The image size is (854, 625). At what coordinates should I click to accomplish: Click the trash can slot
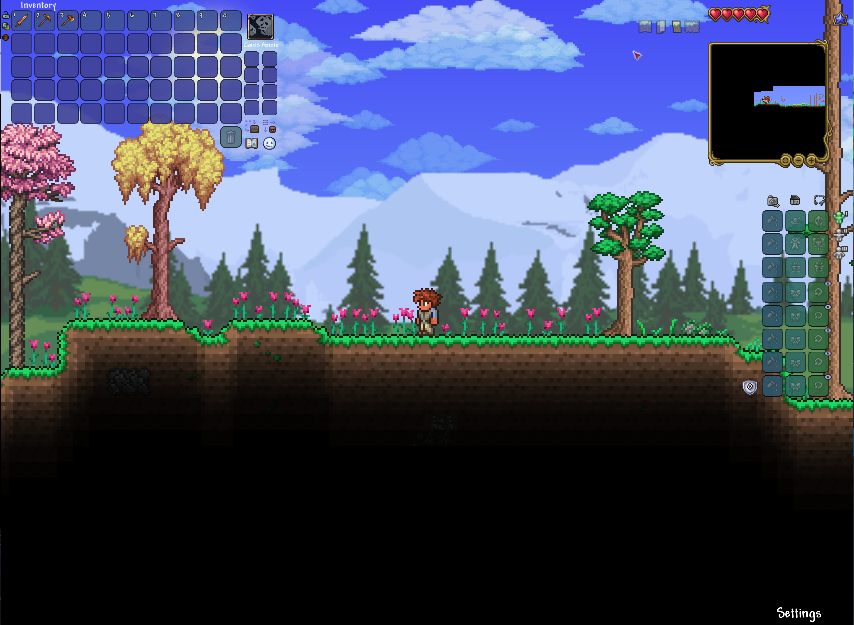point(231,136)
